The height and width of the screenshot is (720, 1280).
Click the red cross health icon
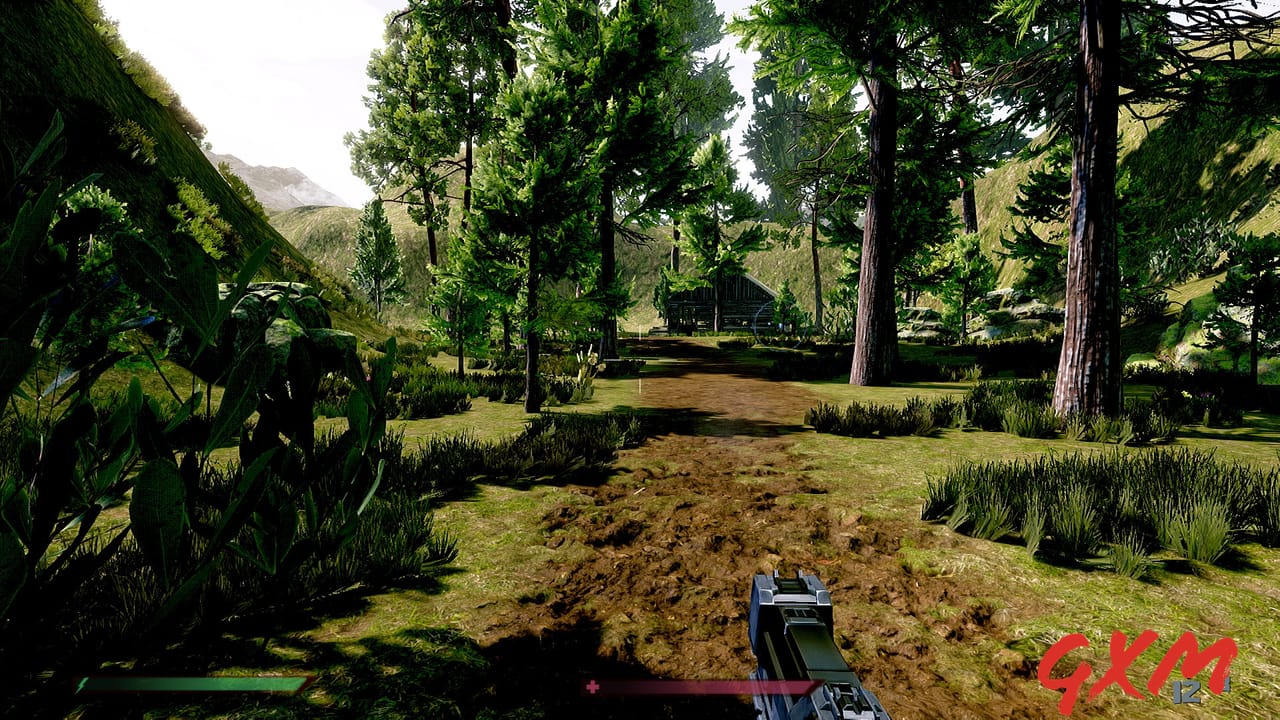click(x=593, y=687)
